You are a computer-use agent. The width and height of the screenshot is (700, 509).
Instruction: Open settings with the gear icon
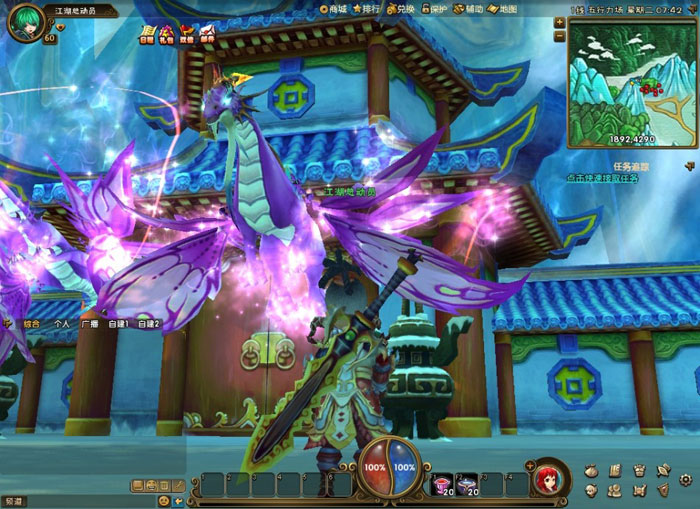click(x=685, y=480)
